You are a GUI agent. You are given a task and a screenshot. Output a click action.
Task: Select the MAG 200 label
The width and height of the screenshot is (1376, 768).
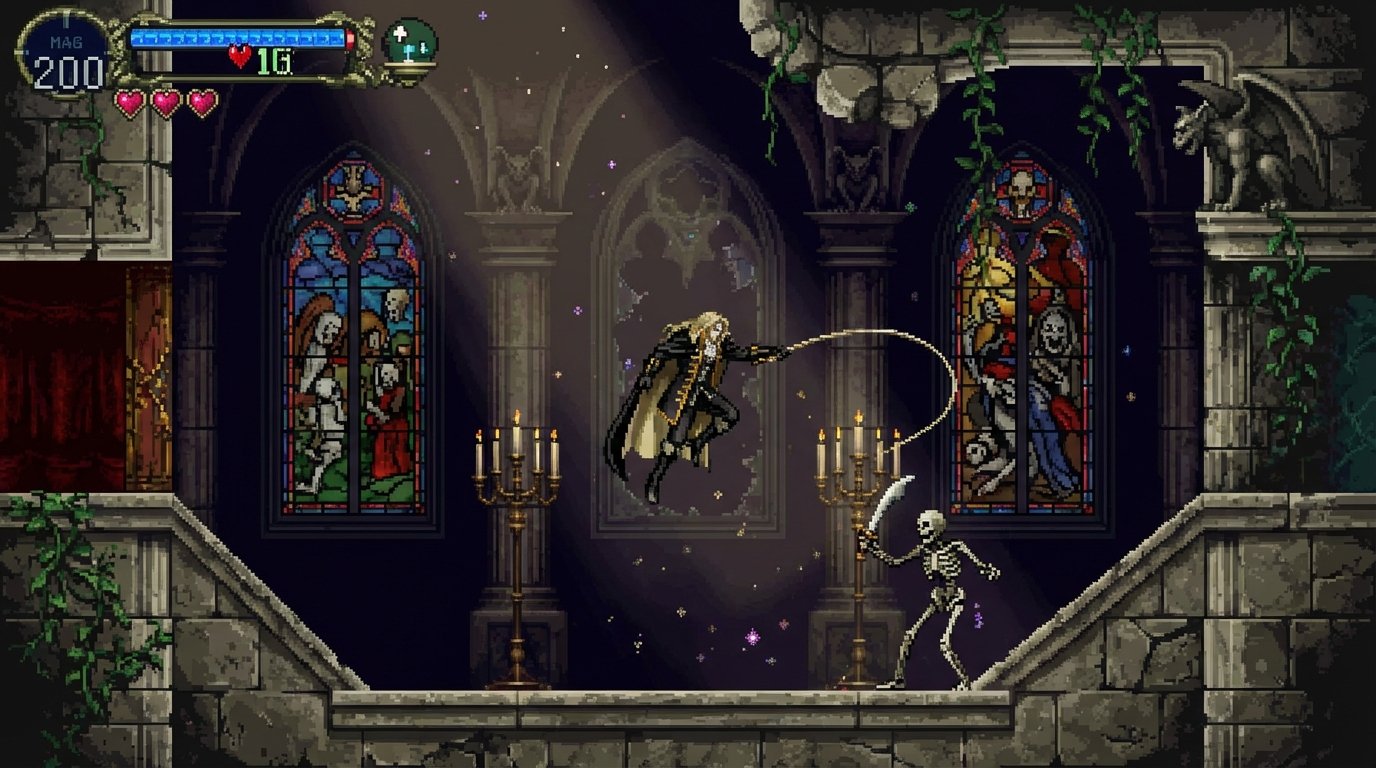[67, 60]
